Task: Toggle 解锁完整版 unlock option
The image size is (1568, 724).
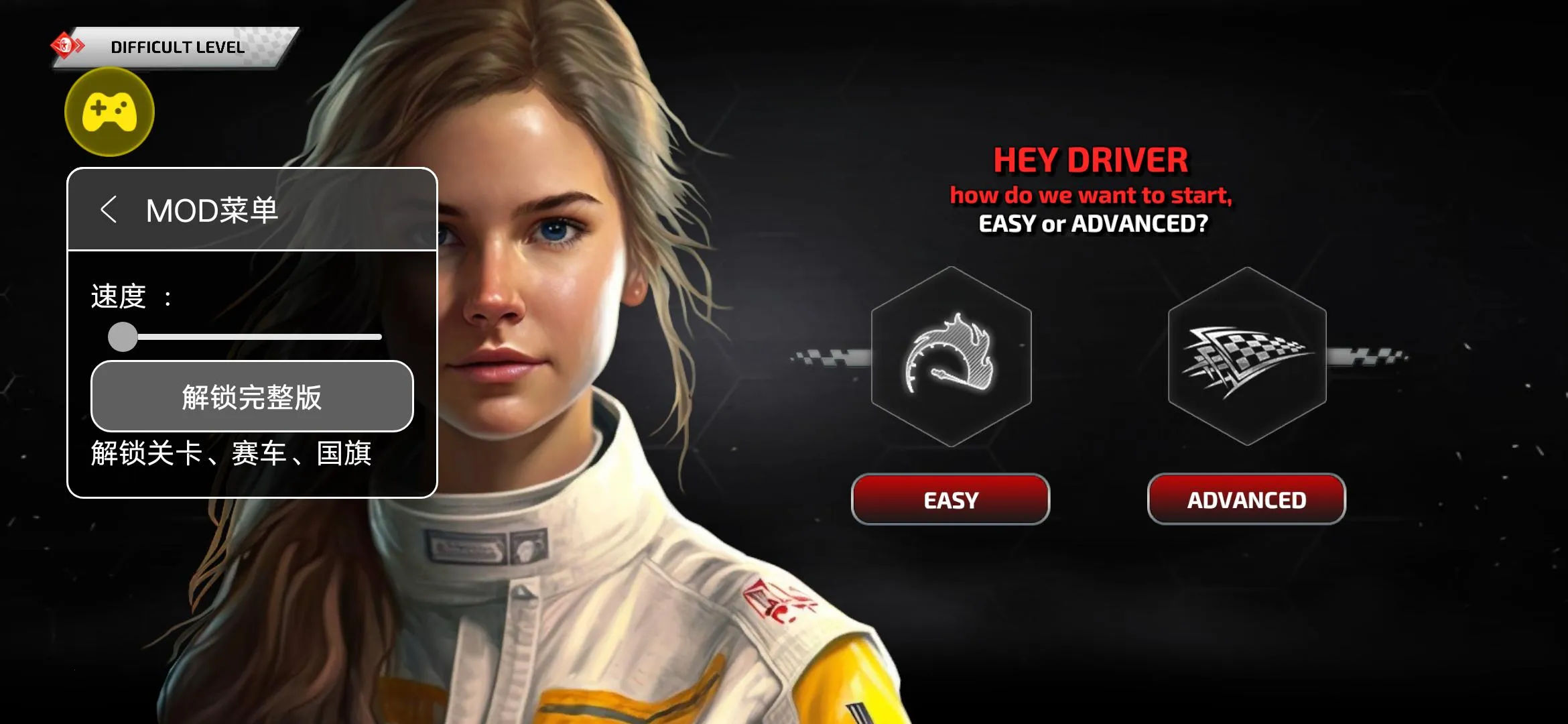Action: coord(253,397)
